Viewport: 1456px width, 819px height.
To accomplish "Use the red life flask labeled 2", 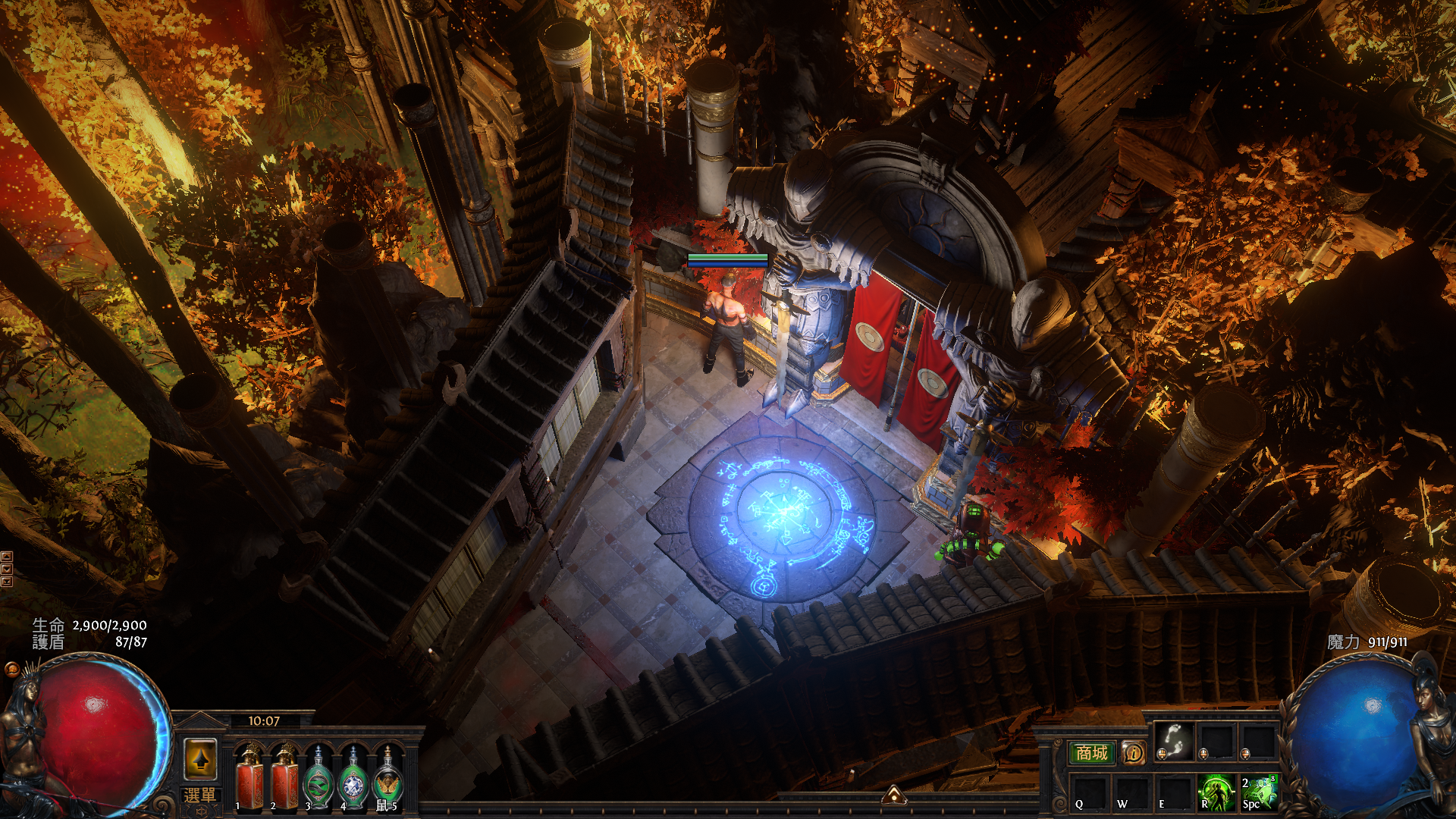I will tap(285, 779).
